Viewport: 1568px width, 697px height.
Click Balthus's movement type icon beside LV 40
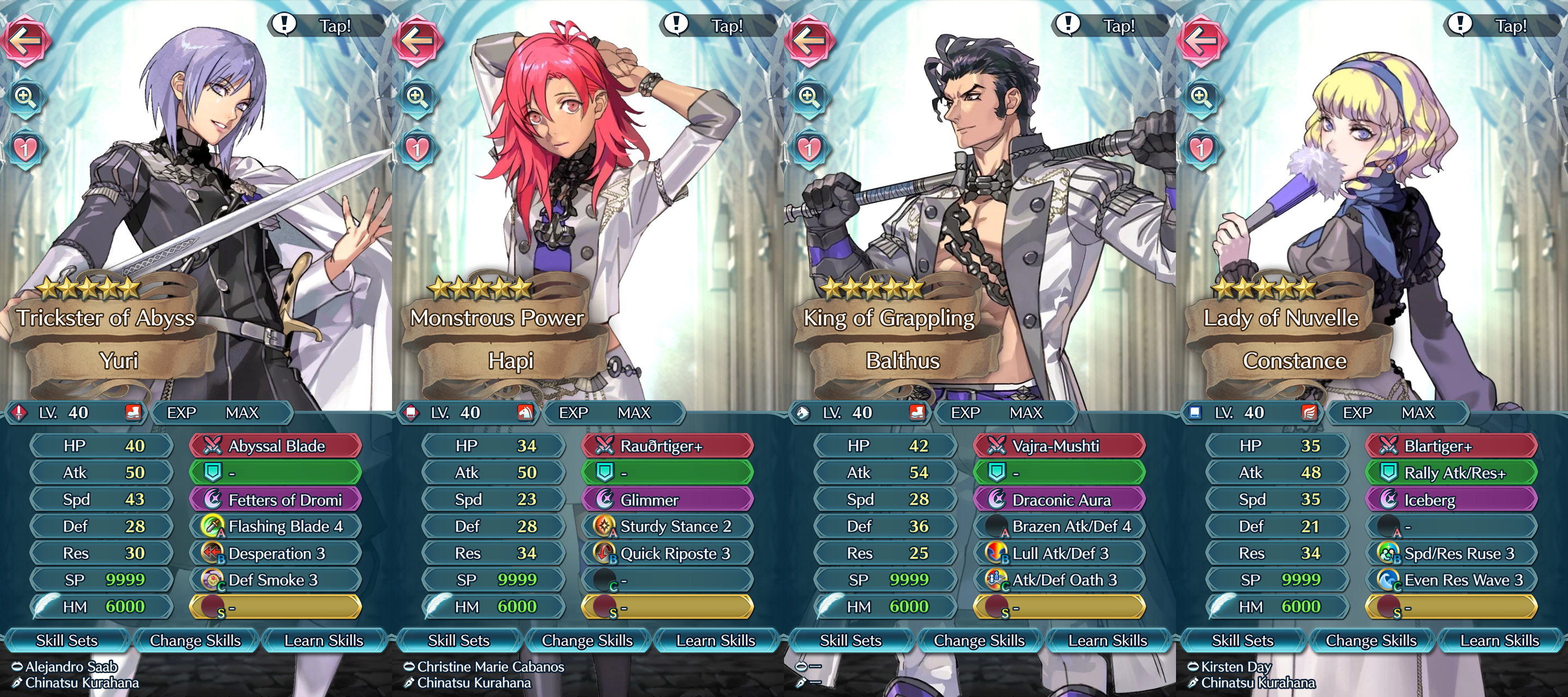point(803,412)
